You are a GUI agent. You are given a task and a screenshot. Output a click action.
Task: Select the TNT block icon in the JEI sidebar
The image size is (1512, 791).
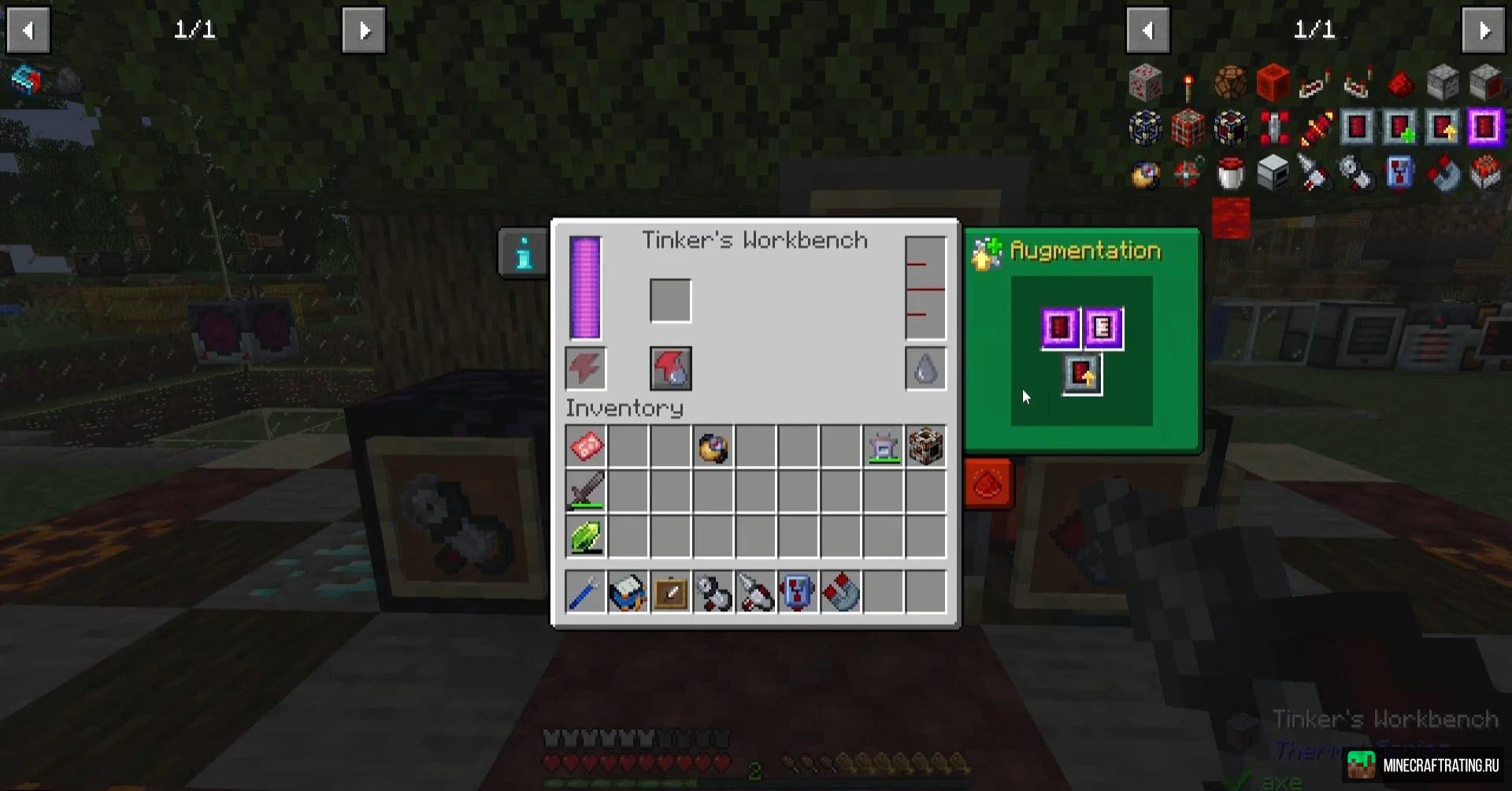(1189, 126)
